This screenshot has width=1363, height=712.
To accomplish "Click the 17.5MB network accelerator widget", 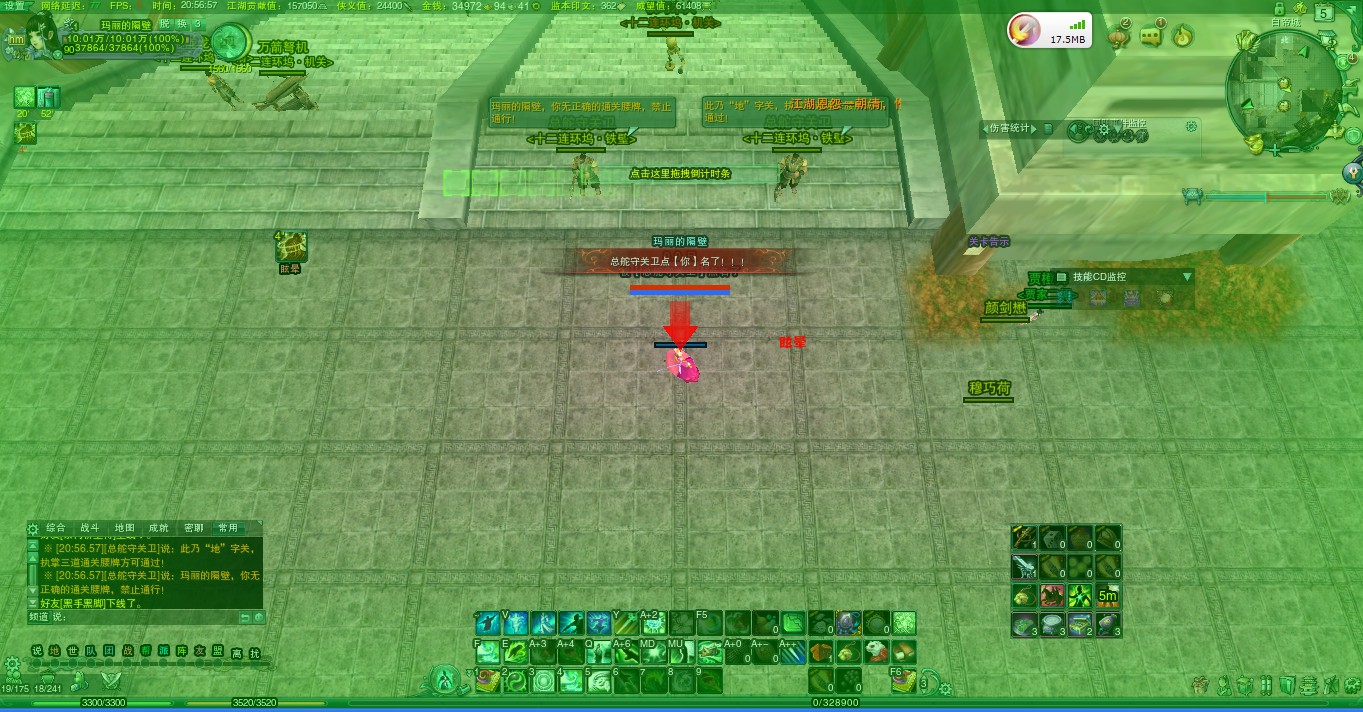I will [1049, 31].
